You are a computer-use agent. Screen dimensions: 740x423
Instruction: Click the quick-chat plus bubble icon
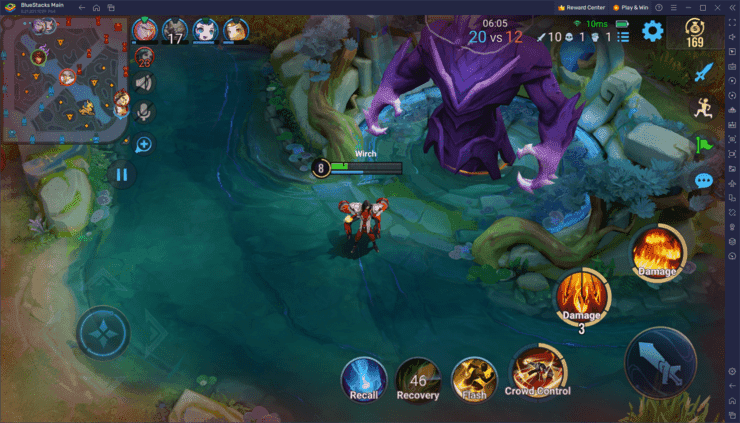point(144,144)
